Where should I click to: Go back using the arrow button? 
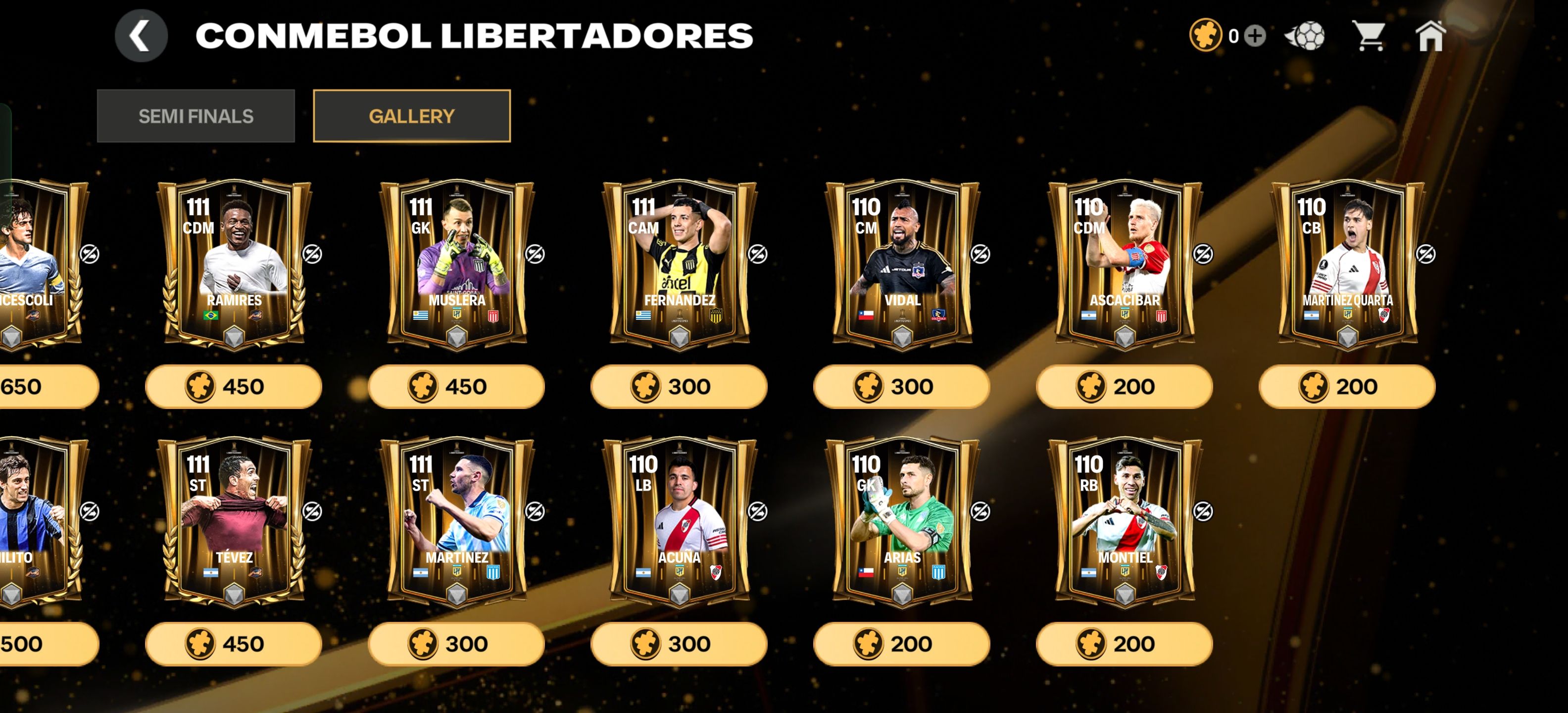click(x=141, y=36)
